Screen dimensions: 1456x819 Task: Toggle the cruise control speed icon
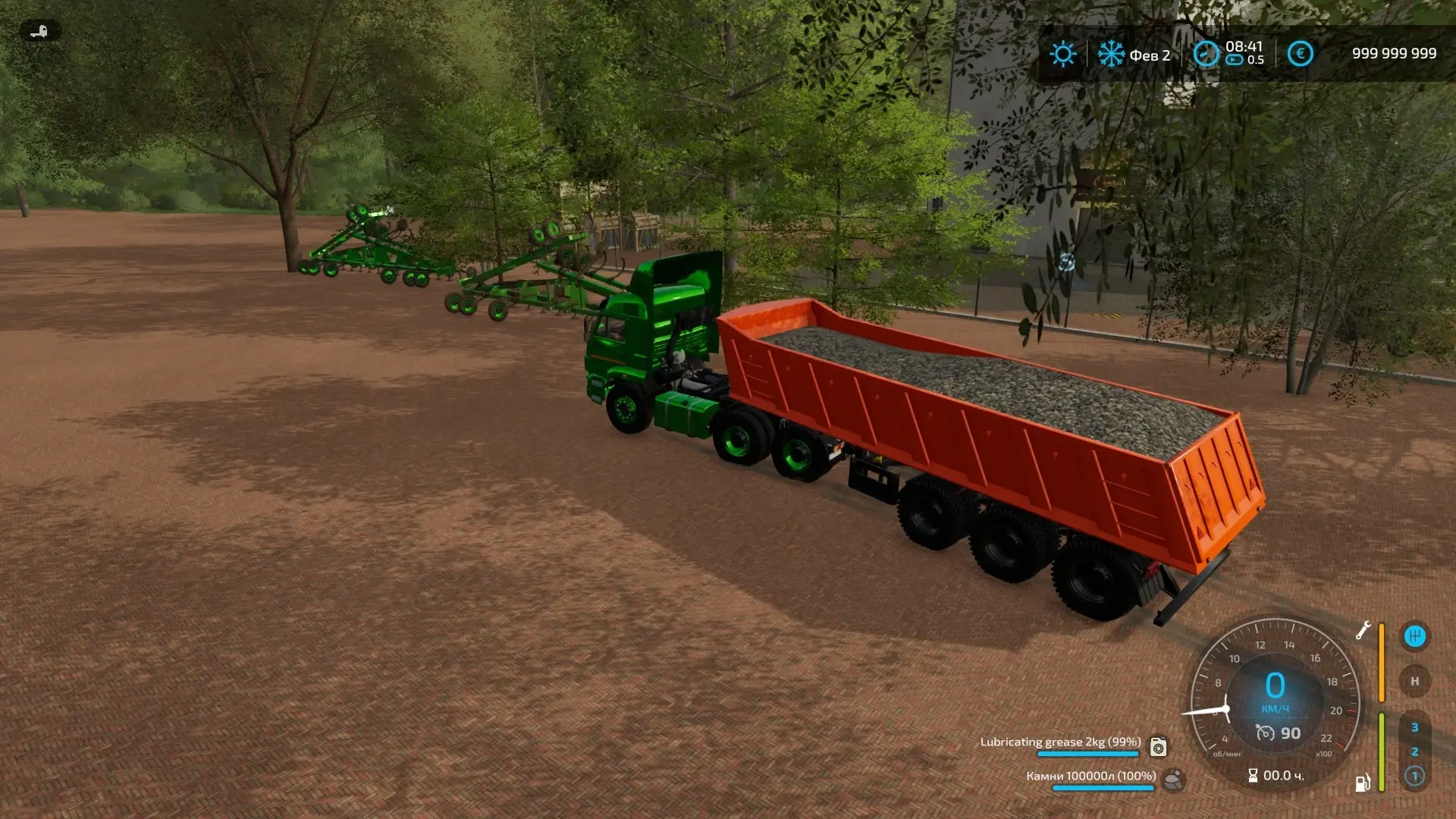(x=1266, y=733)
